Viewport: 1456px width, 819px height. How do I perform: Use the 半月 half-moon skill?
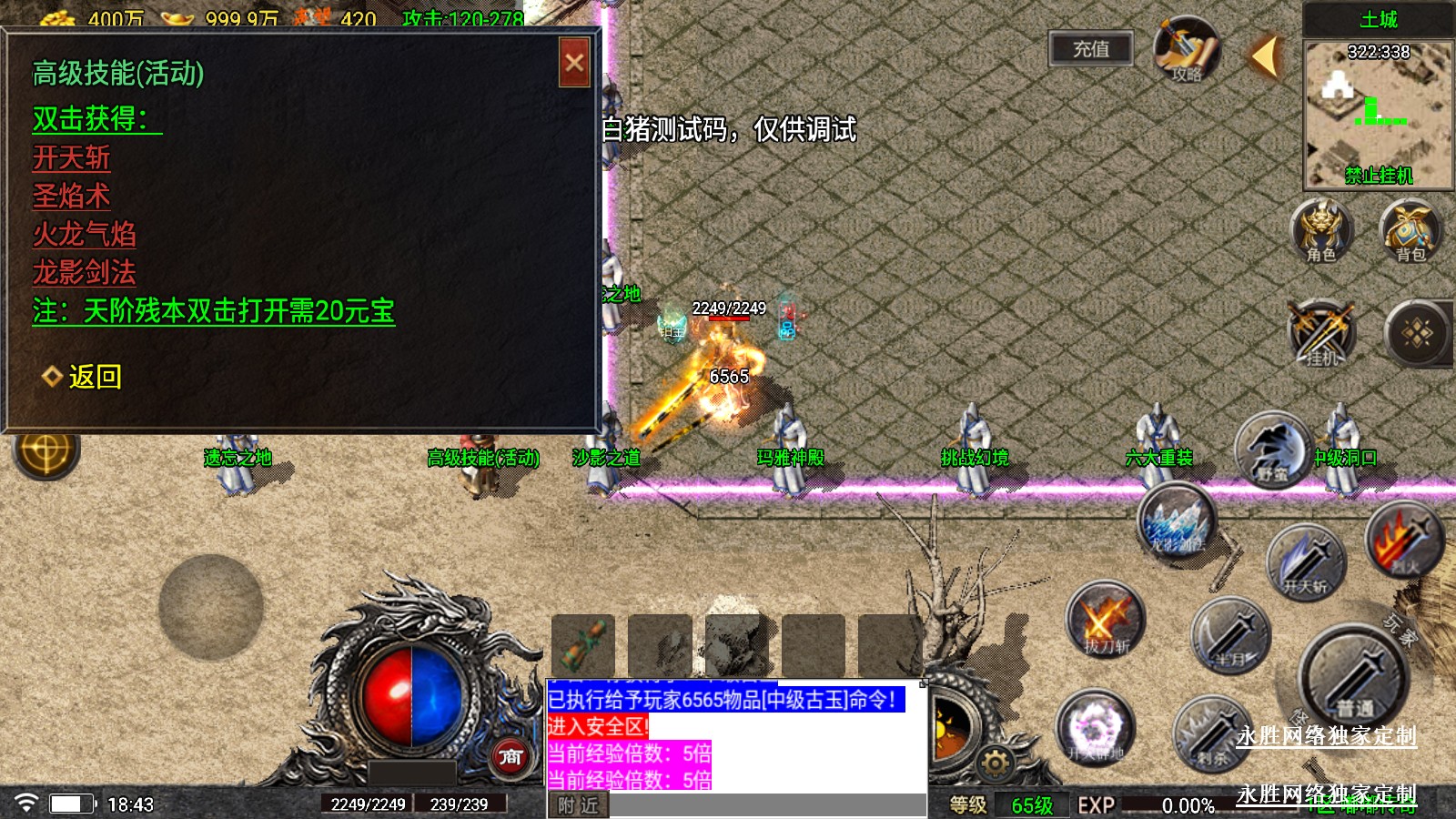click(x=1230, y=634)
